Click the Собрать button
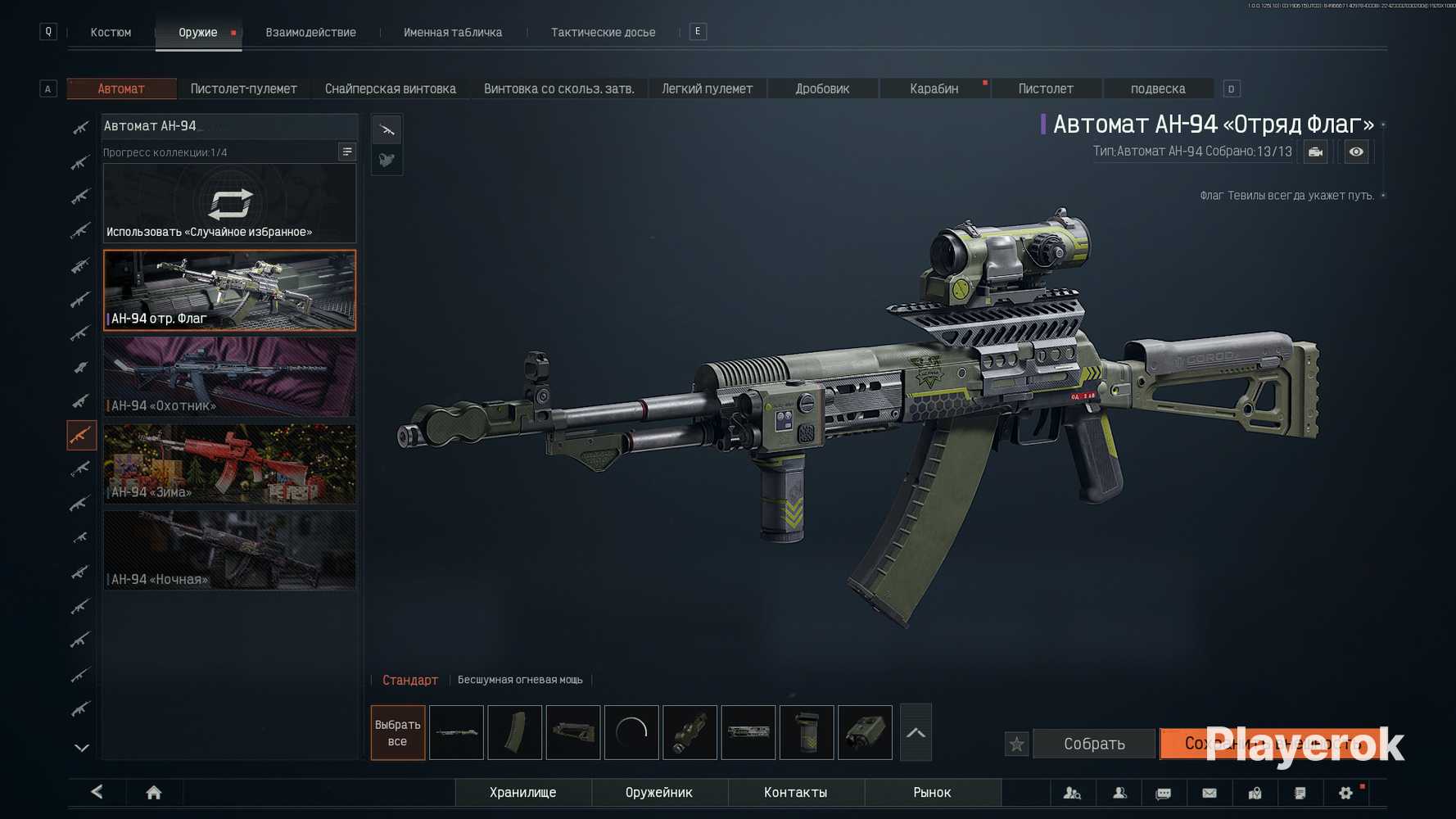Screen dimensions: 1456x819 click(1094, 744)
